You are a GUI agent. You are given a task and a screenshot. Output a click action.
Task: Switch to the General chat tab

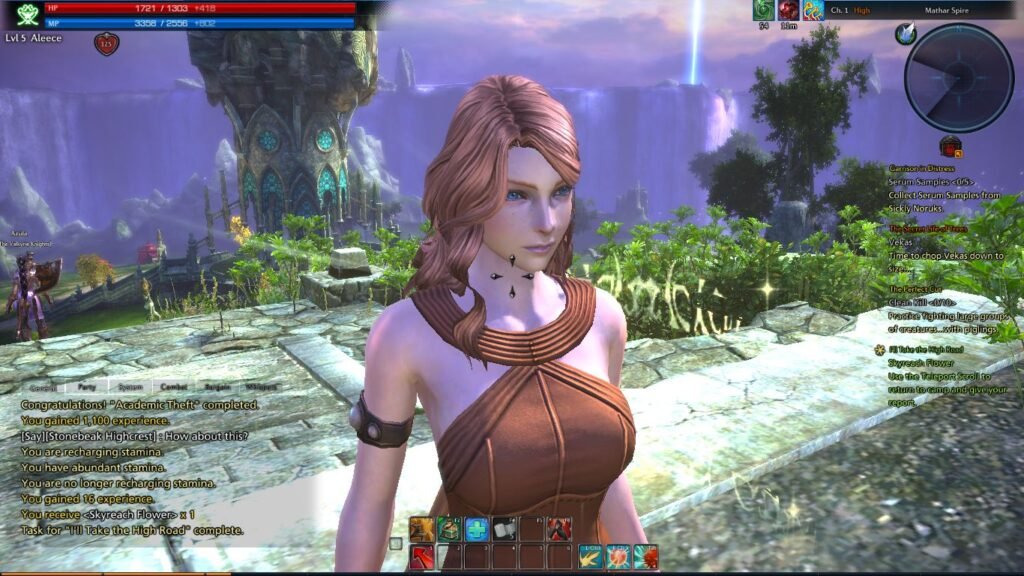(x=43, y=386)
